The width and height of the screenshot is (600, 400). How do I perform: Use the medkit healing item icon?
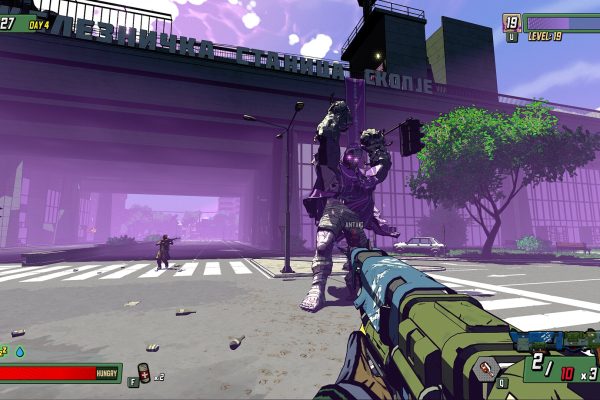pyautogui.click(x=144, y=375)
